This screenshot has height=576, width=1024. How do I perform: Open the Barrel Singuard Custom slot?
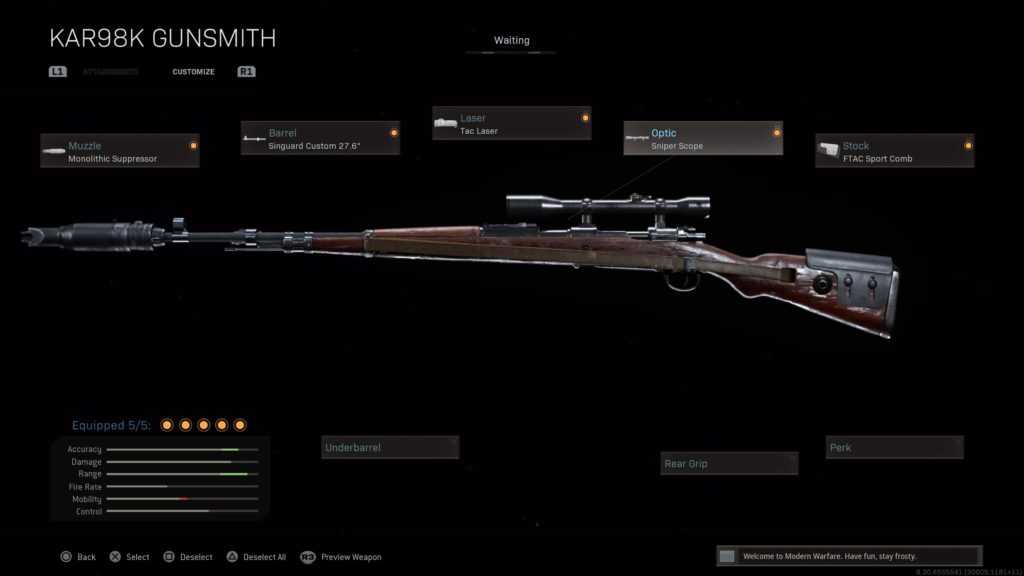coord(320,138)
